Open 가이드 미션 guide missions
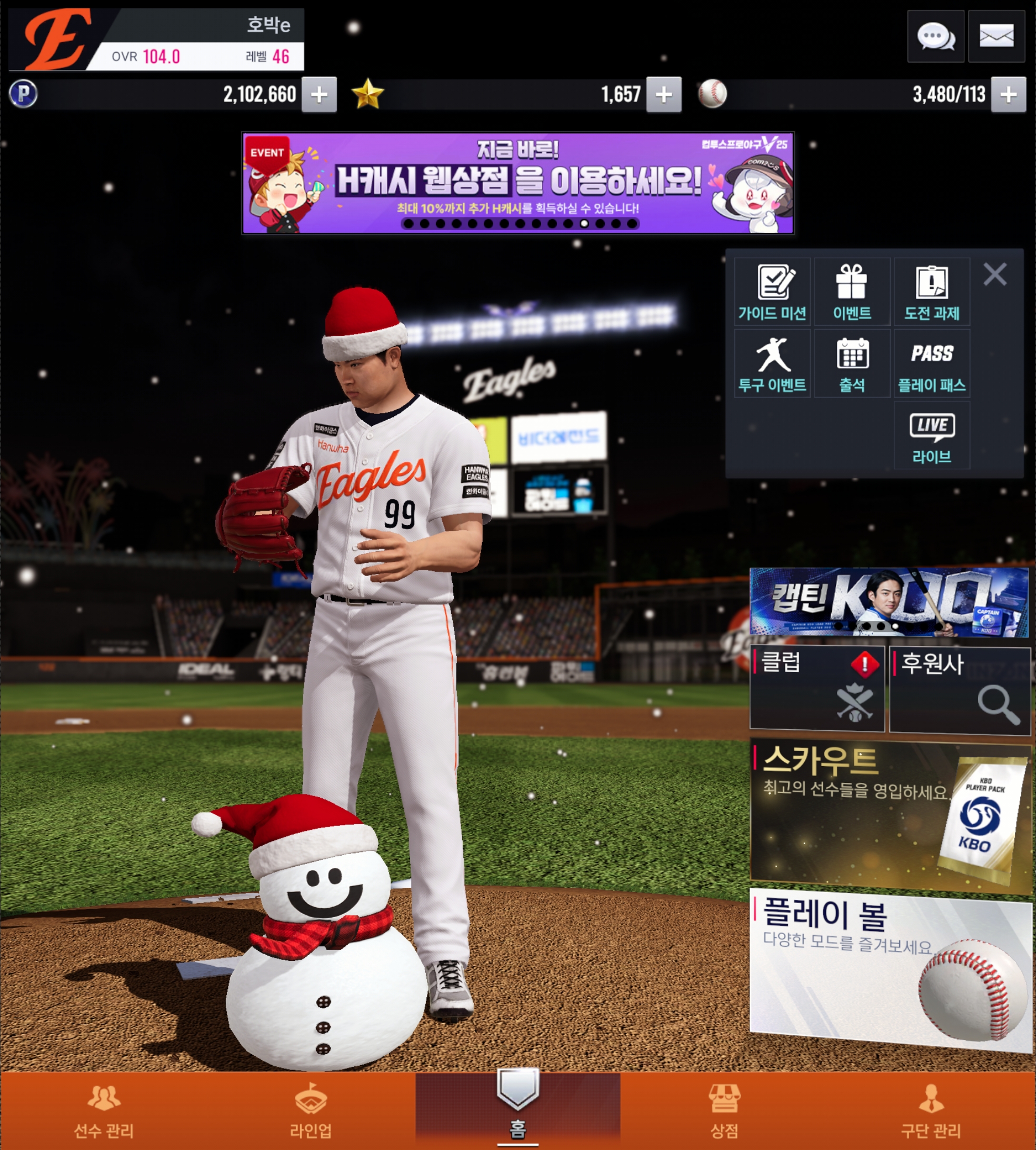The height and width of the screenshot is (1150, 1036). (x=772, y=292)
